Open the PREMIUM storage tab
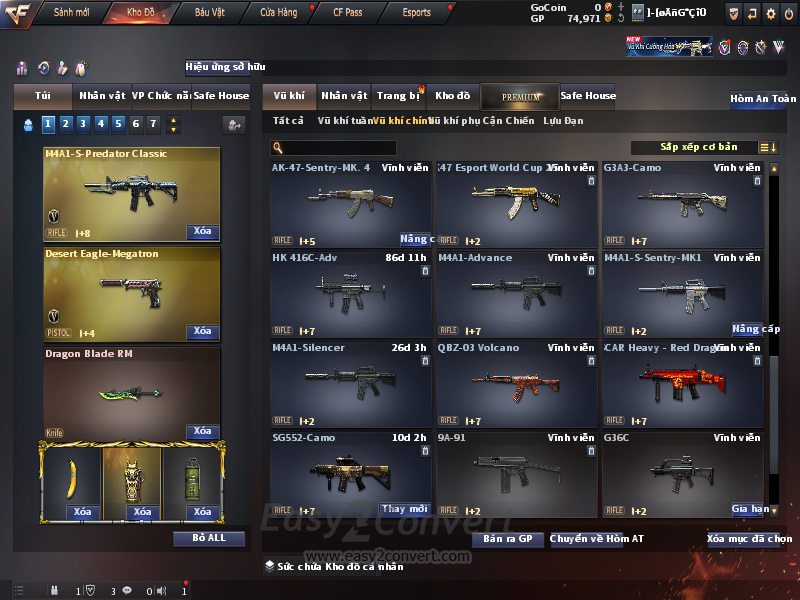The width and height of the screenshot is (800, 600). click(x=519, y=96)
